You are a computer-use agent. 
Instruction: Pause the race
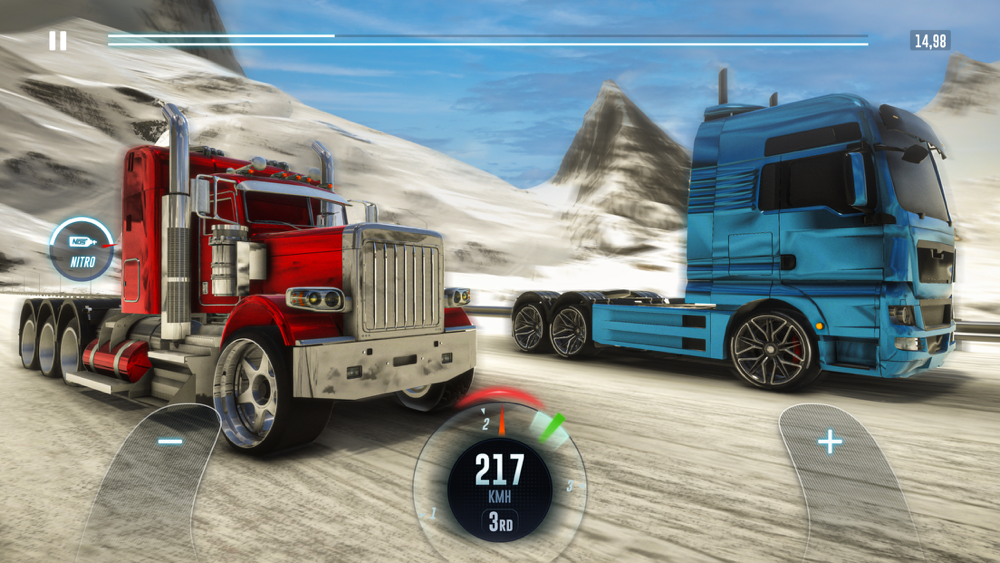58,41
